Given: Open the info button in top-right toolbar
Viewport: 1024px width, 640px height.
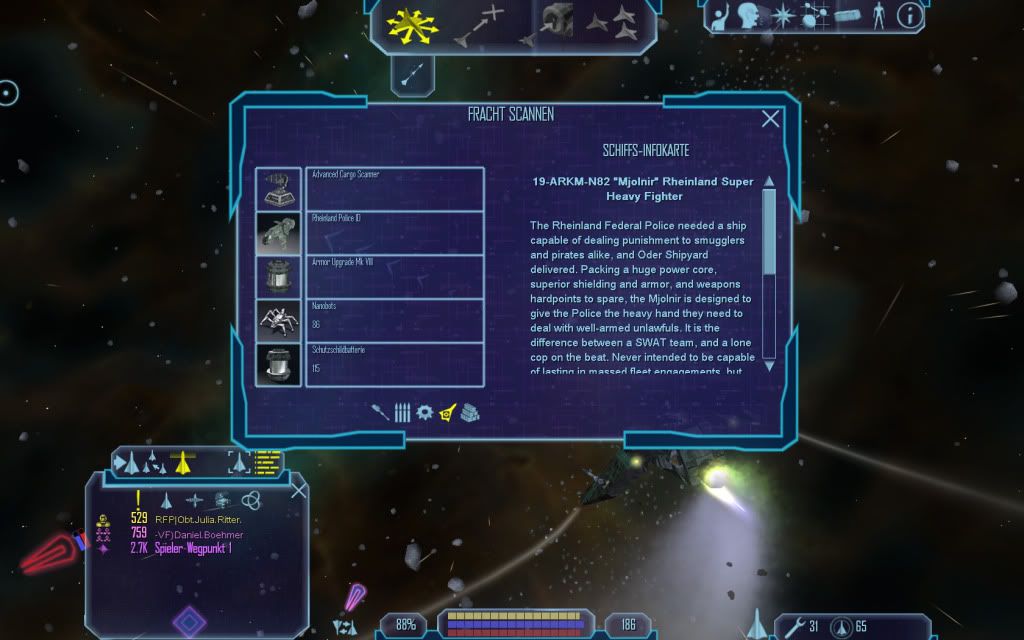Looking at the screenshot, I should [x=910, y=15].
